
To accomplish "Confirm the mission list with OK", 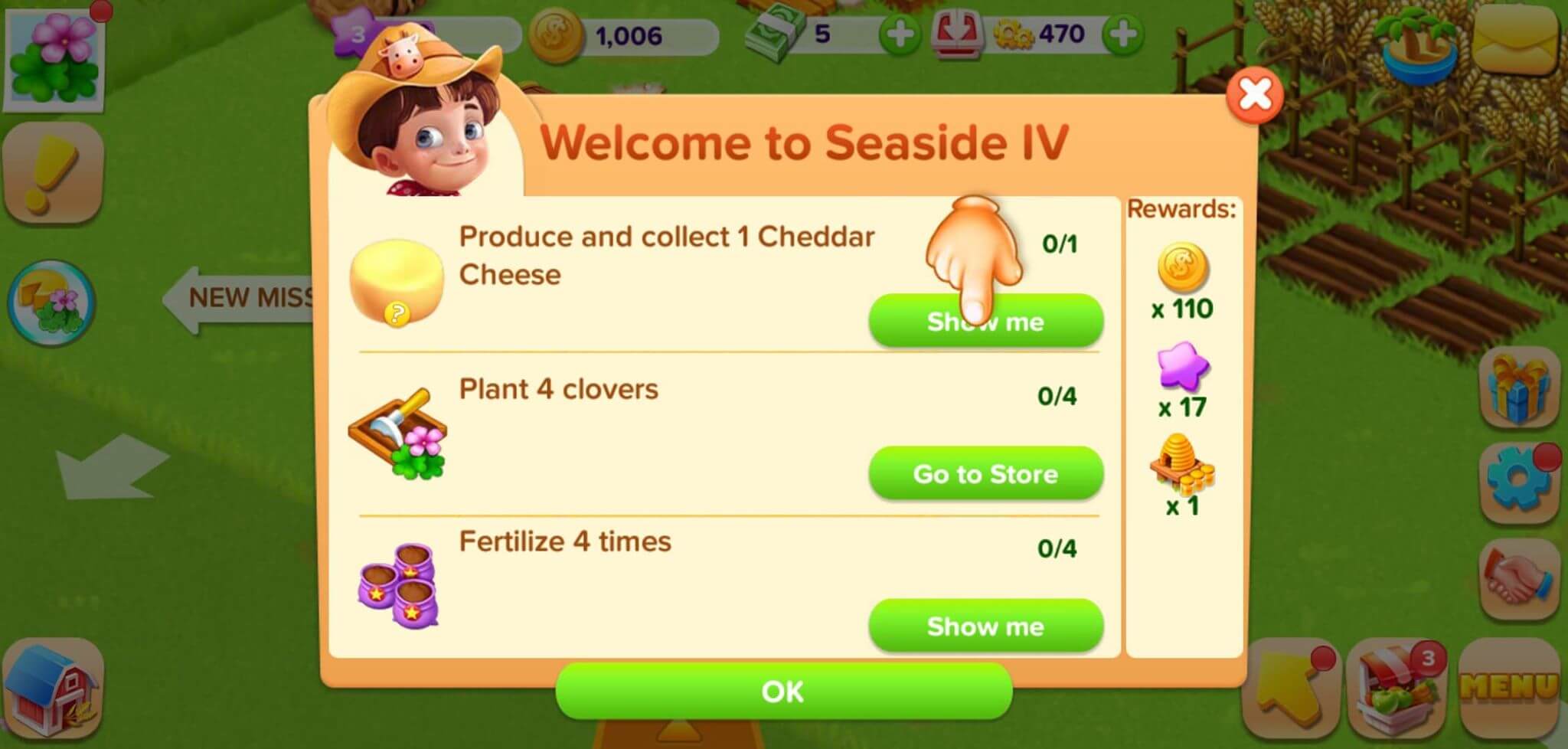I will (783, 692).
